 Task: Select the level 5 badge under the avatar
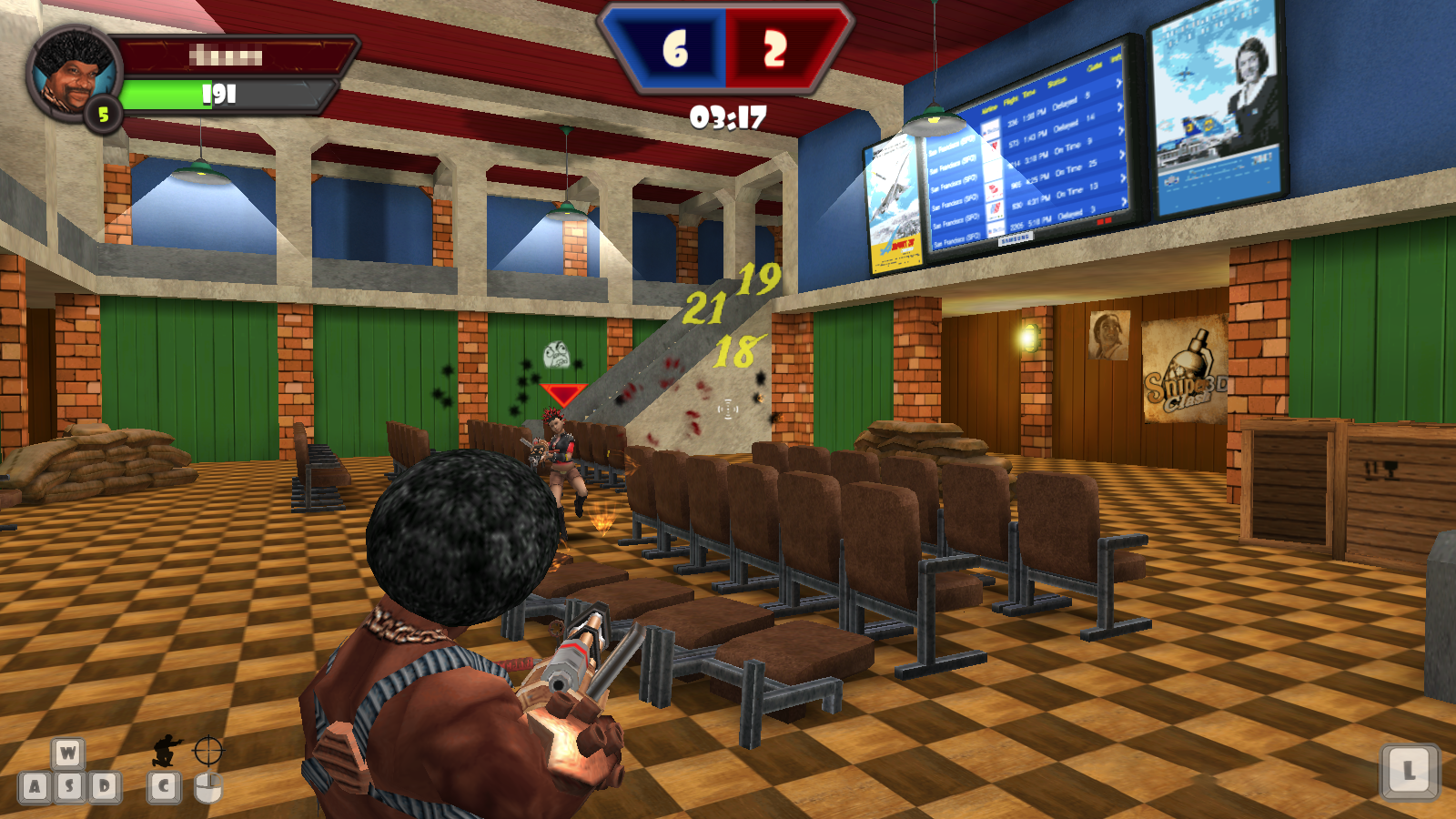point(103,115)
